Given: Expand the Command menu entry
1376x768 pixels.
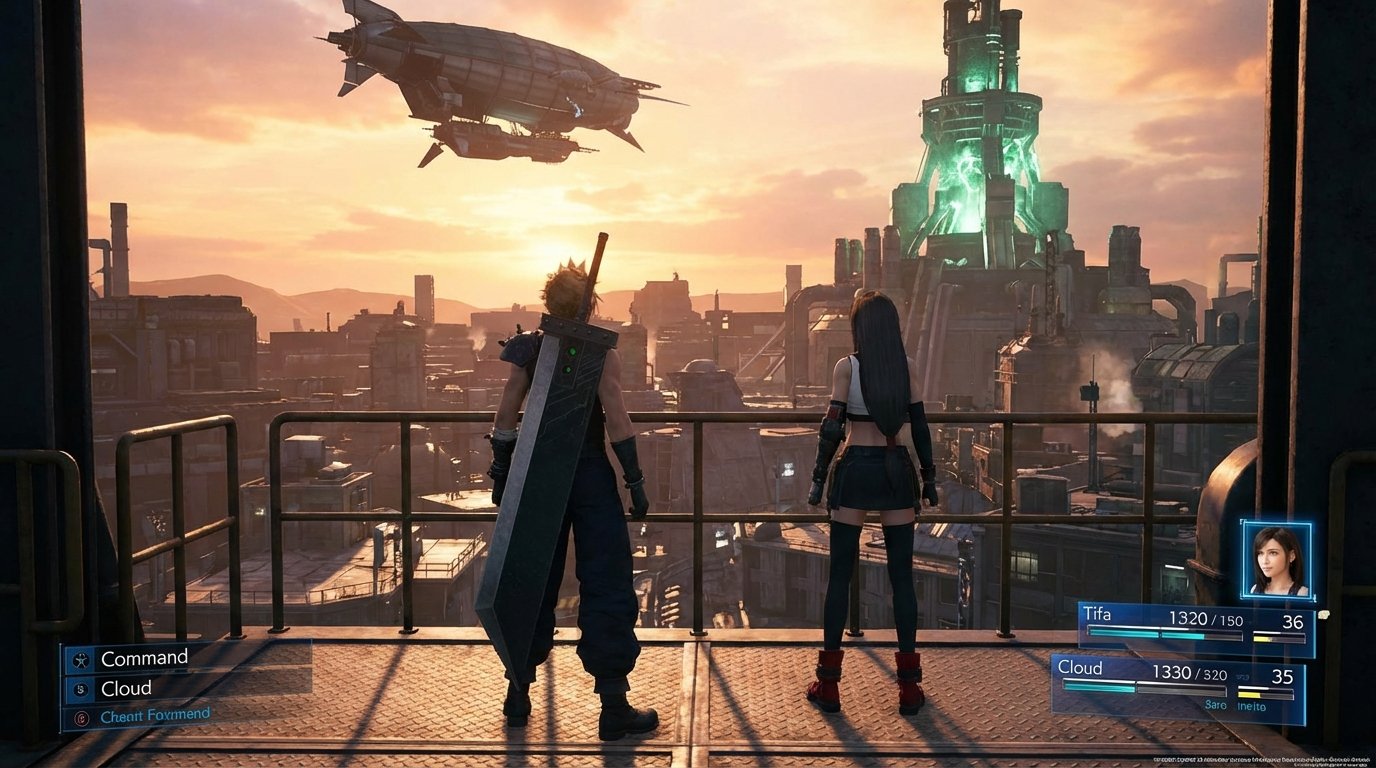Looking at the screenshot, I should [x=145, y=657].
